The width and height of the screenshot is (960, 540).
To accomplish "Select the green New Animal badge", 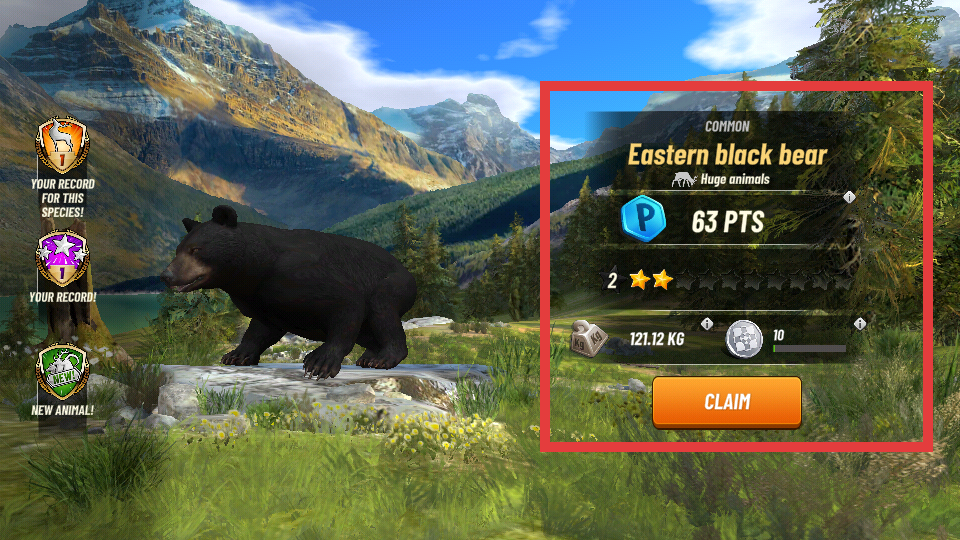I will pyautogui.click(x=62, y=371).
